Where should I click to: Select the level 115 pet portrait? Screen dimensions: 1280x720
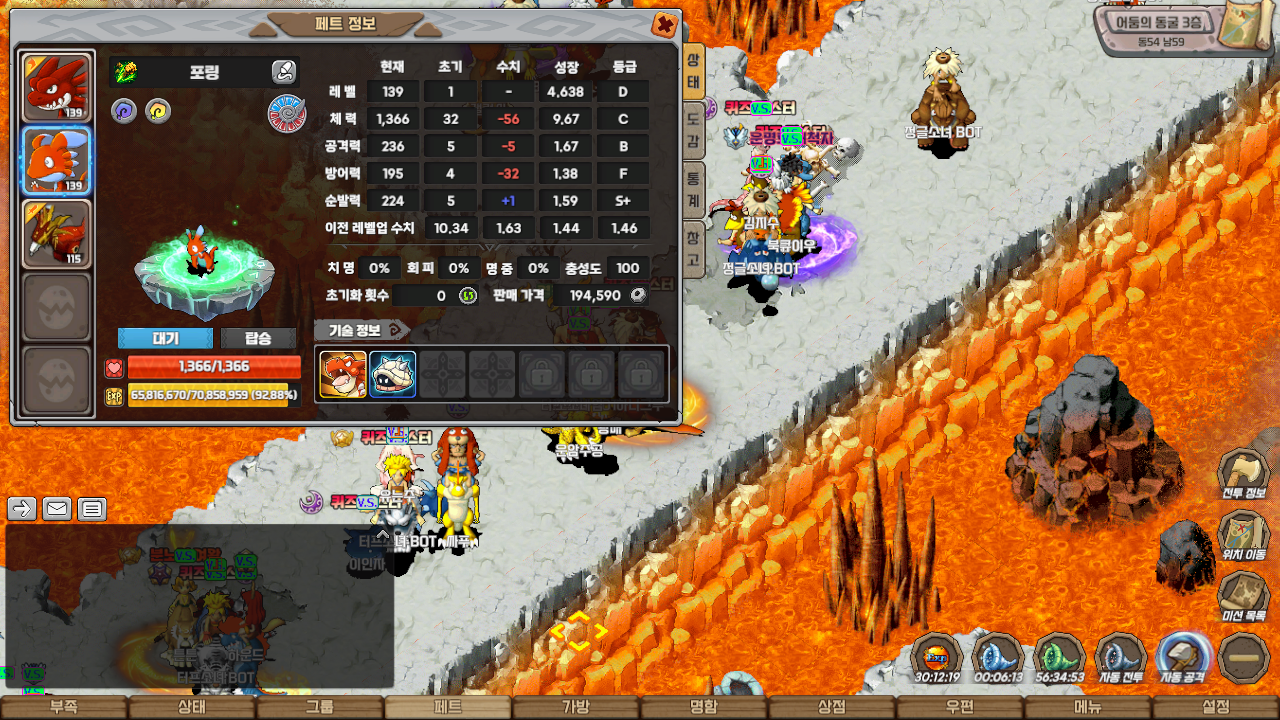57,234
